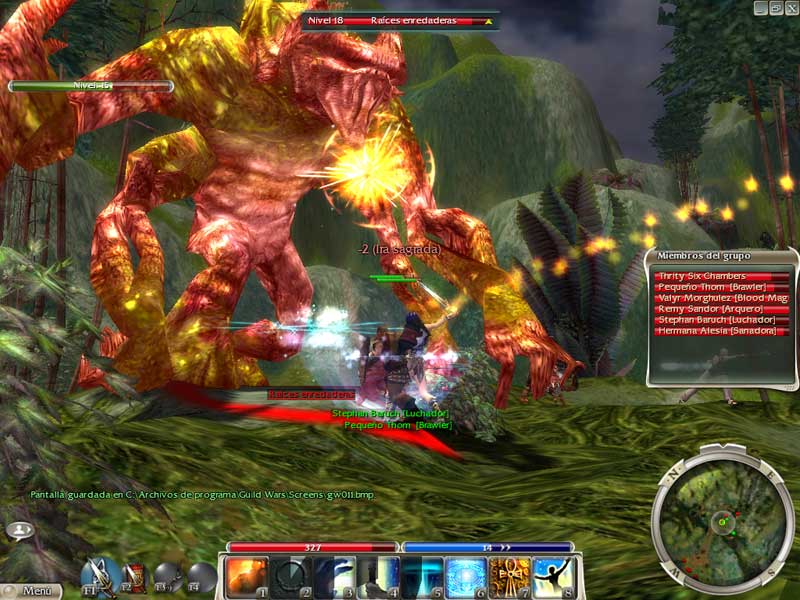Cast the blue swirl skill in slot 6
The height and width of the screenshot is (600, 800).
[465, 577]
